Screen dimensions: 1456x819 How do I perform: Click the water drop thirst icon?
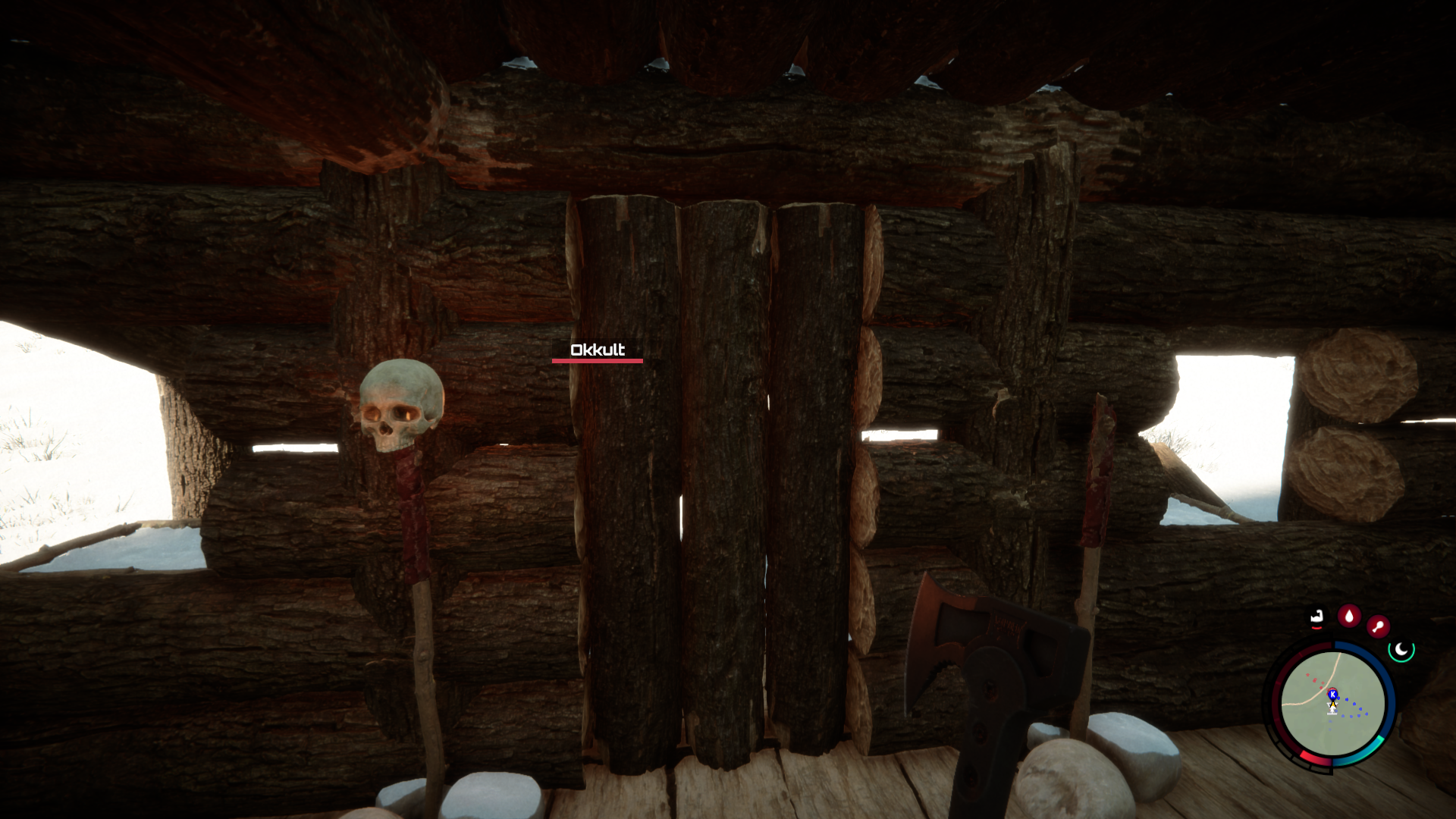tap(1348, 615)
